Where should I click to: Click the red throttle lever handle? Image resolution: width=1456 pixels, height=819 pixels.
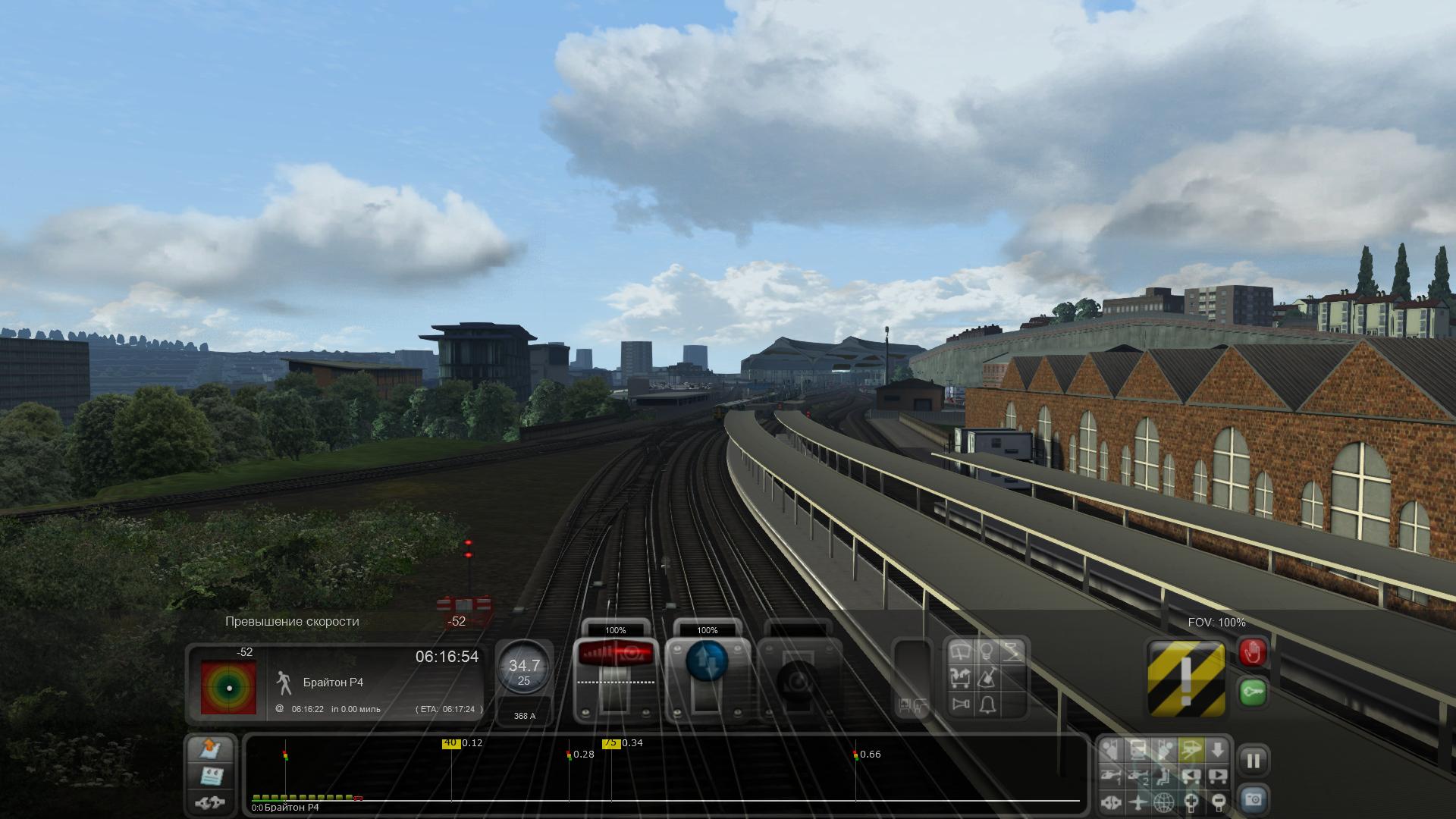pos(615,654)
